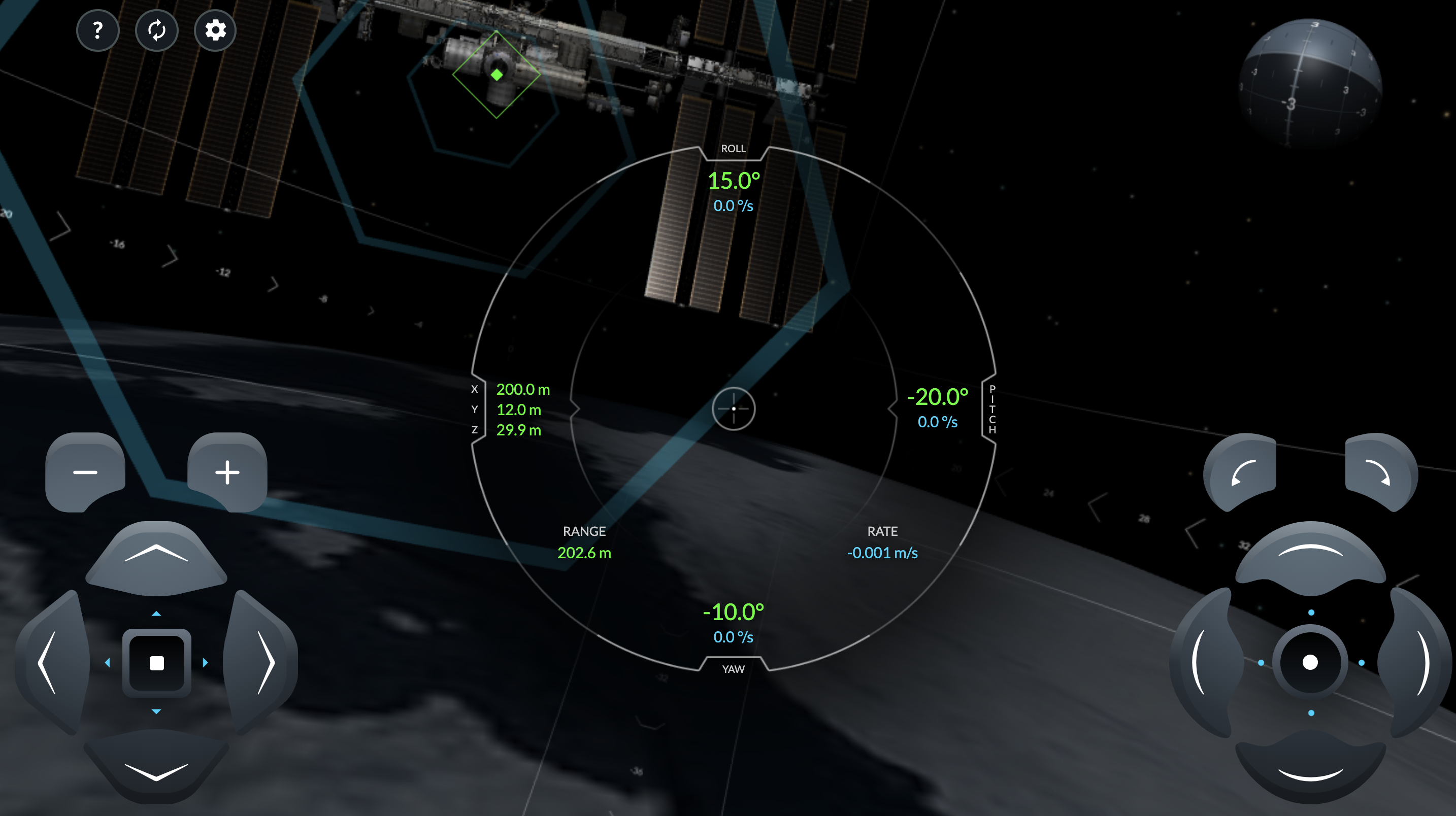The width and height of the screenshot is (1456, 816).
Task: Click the minus translate backward button
Action: [x=85, y=472]
